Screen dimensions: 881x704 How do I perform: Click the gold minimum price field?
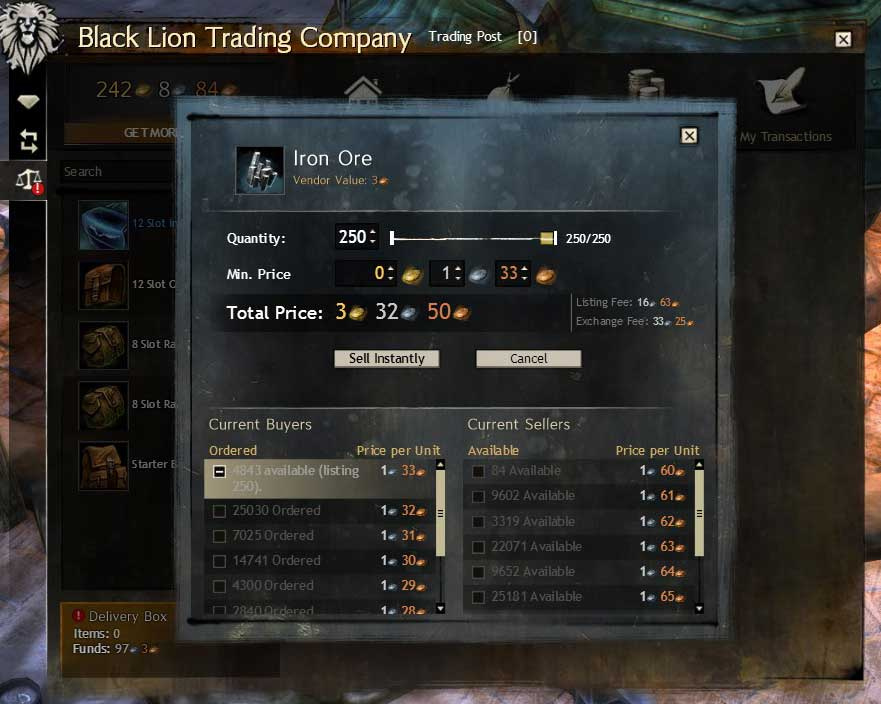[x=365, y=274]
